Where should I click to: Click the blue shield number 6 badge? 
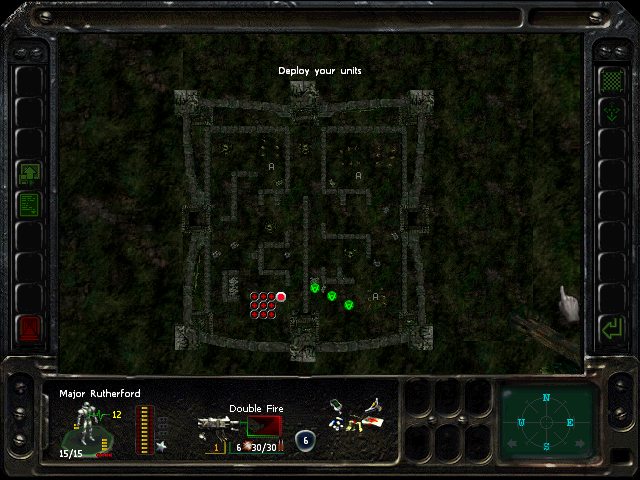coord(306,439)
